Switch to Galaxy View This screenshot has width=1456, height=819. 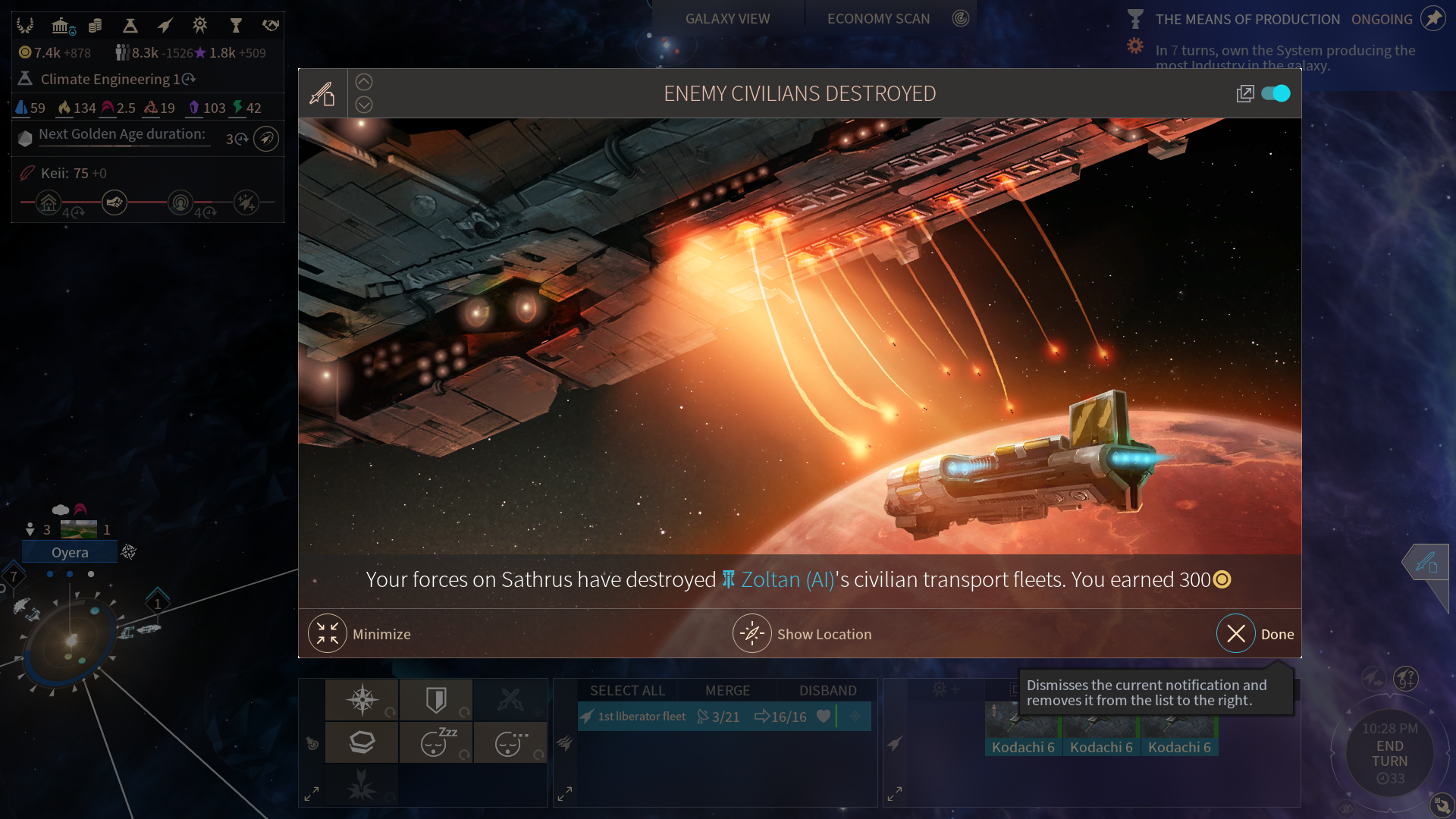727,19
